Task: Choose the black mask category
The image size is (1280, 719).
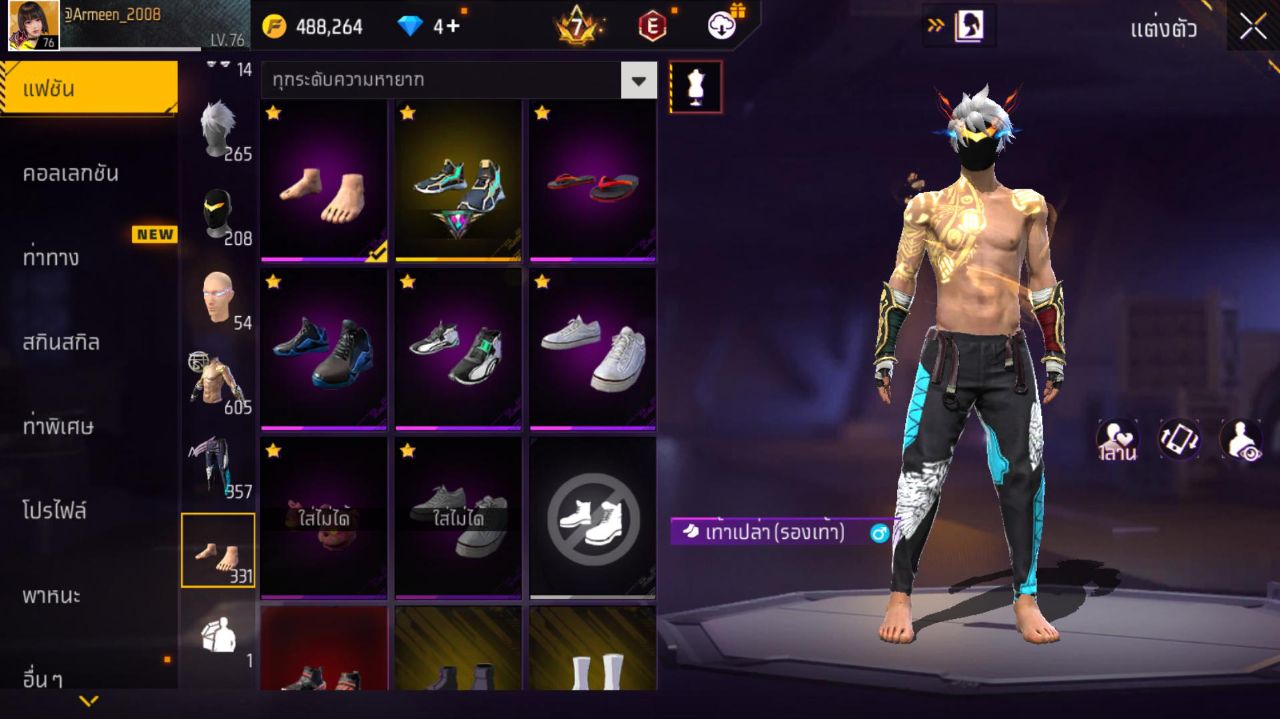Action: click(217, 214)
